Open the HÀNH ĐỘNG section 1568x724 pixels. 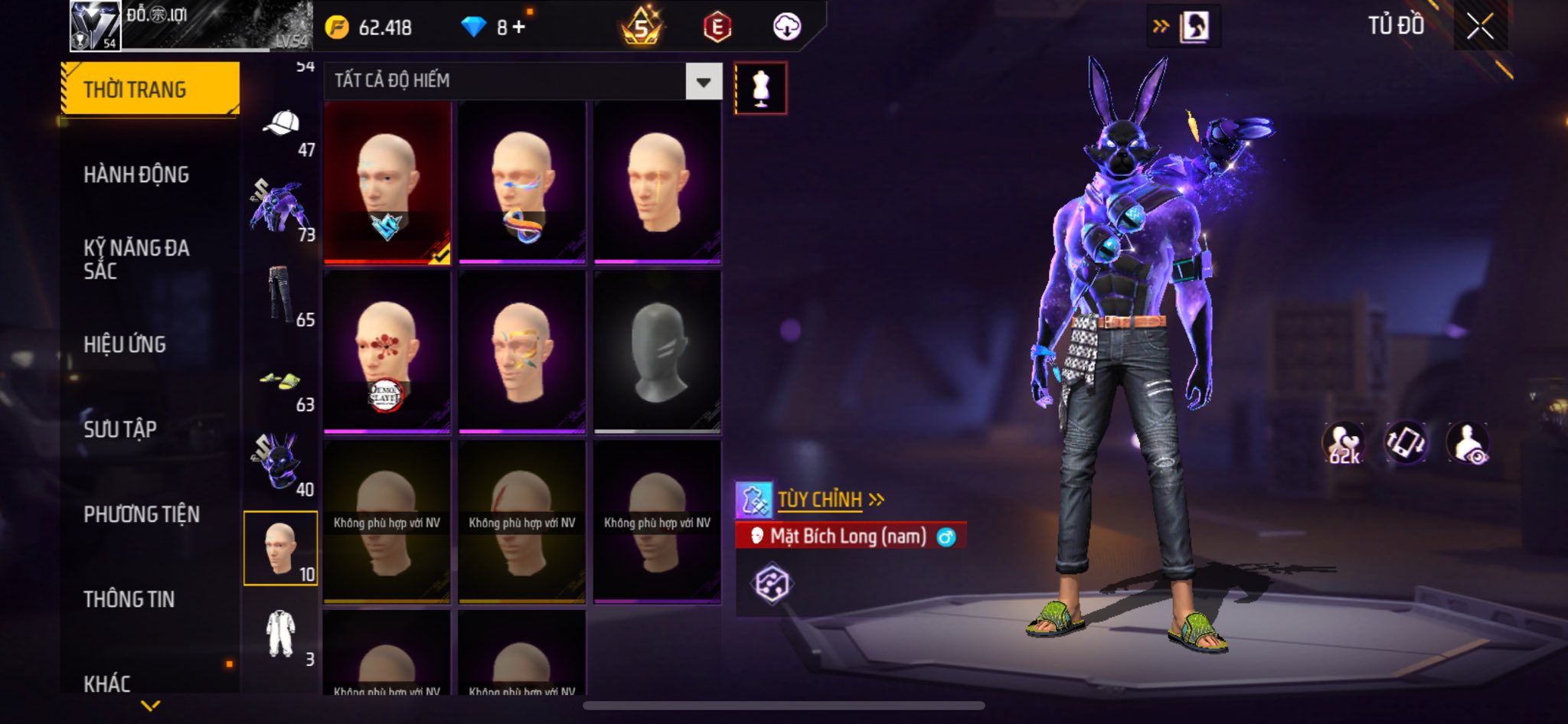(136, 174)
